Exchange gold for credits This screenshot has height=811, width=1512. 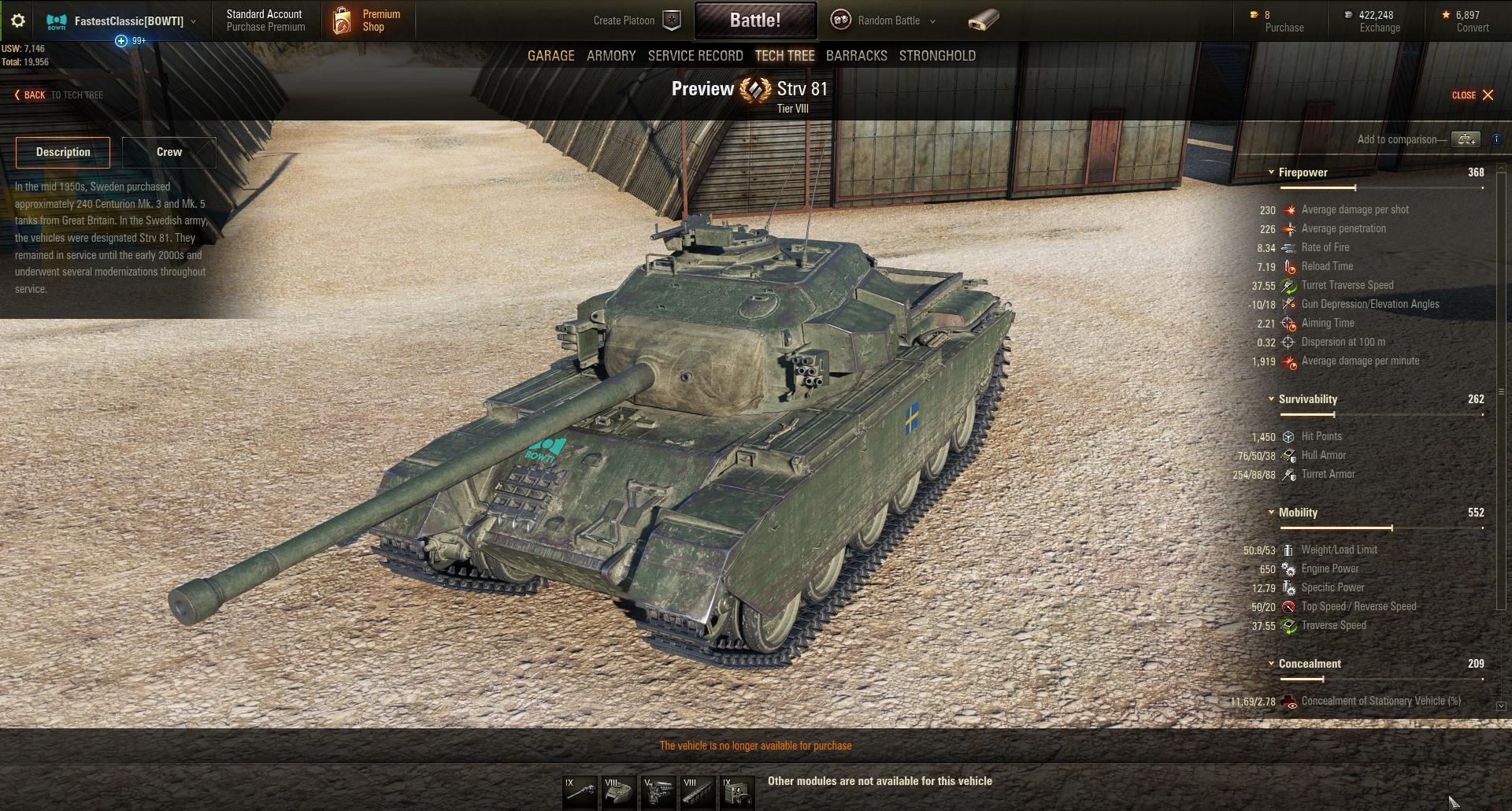1379,21
